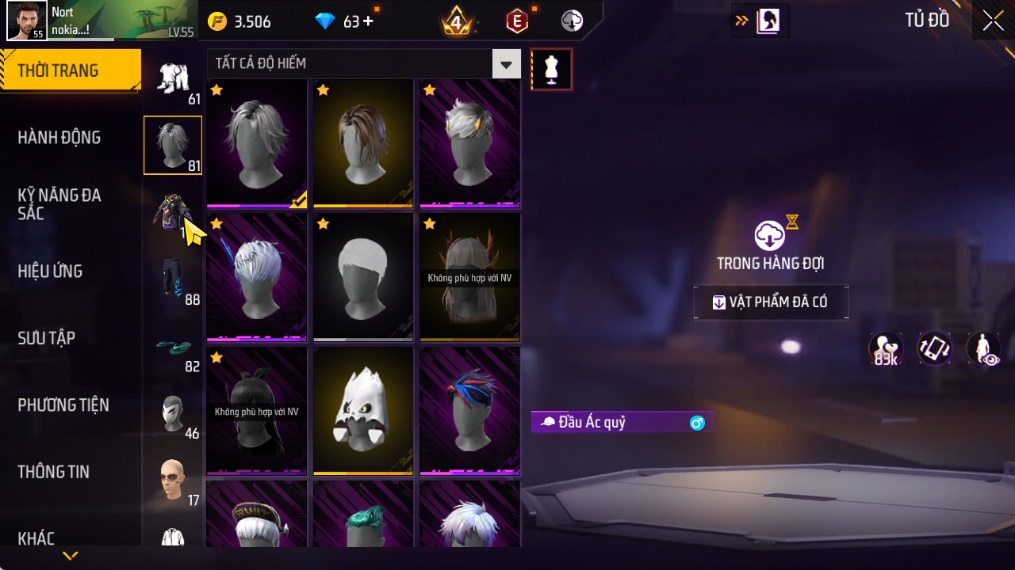
Task: Select the hair subcategory icon
Action: point(173,145)
